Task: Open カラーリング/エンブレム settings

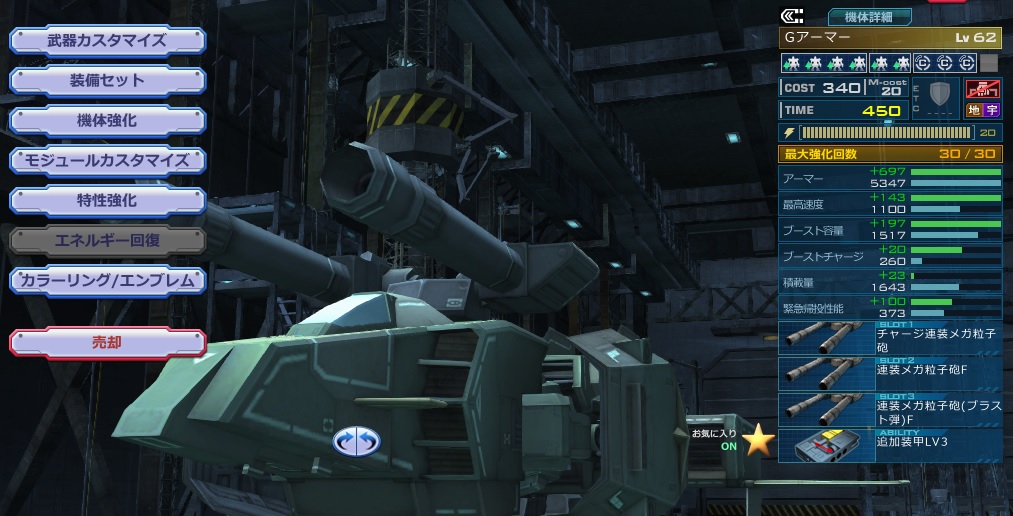Action: 108,281
